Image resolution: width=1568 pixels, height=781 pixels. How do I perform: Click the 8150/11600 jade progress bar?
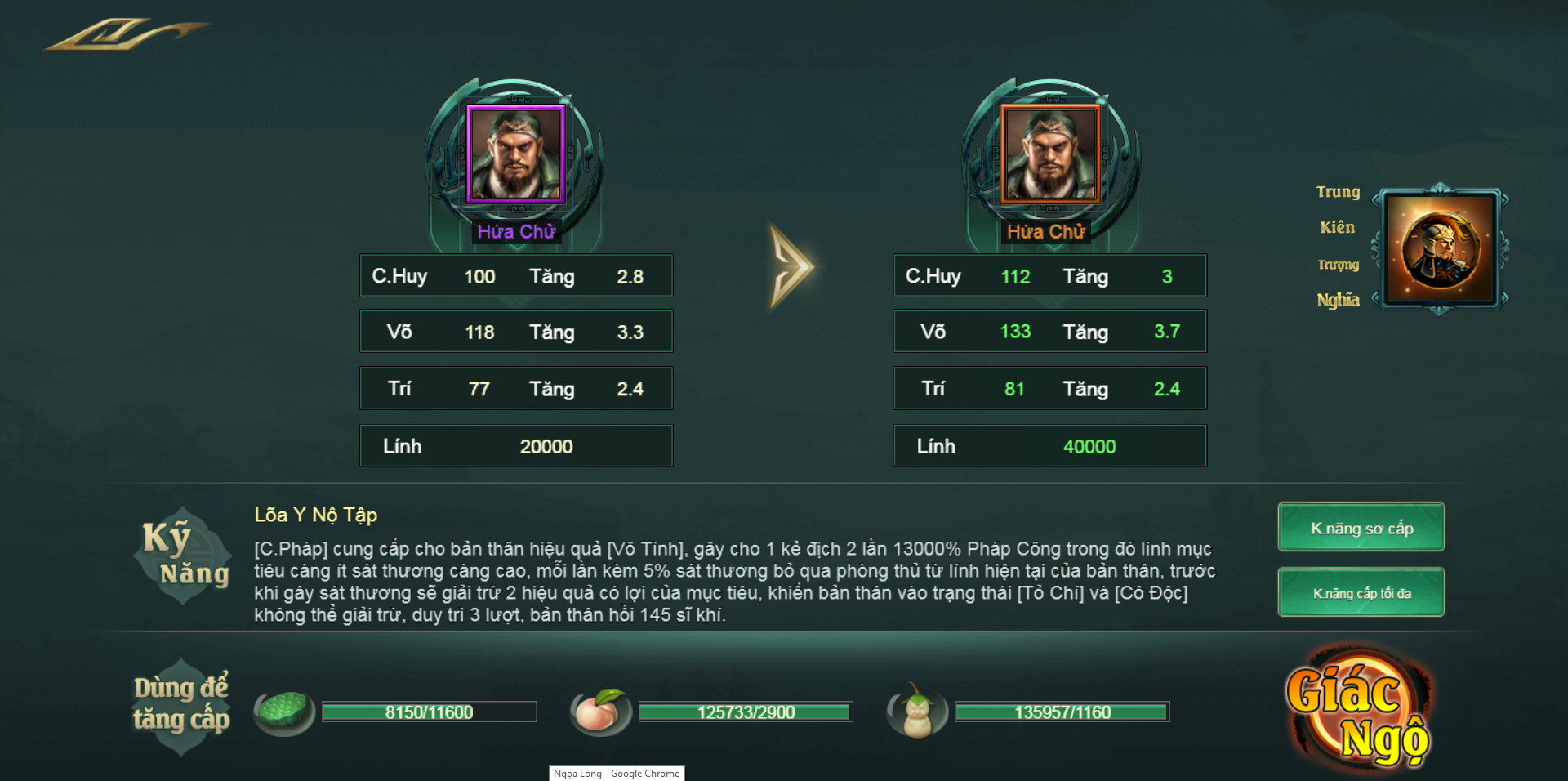click(x=429, y=712)
